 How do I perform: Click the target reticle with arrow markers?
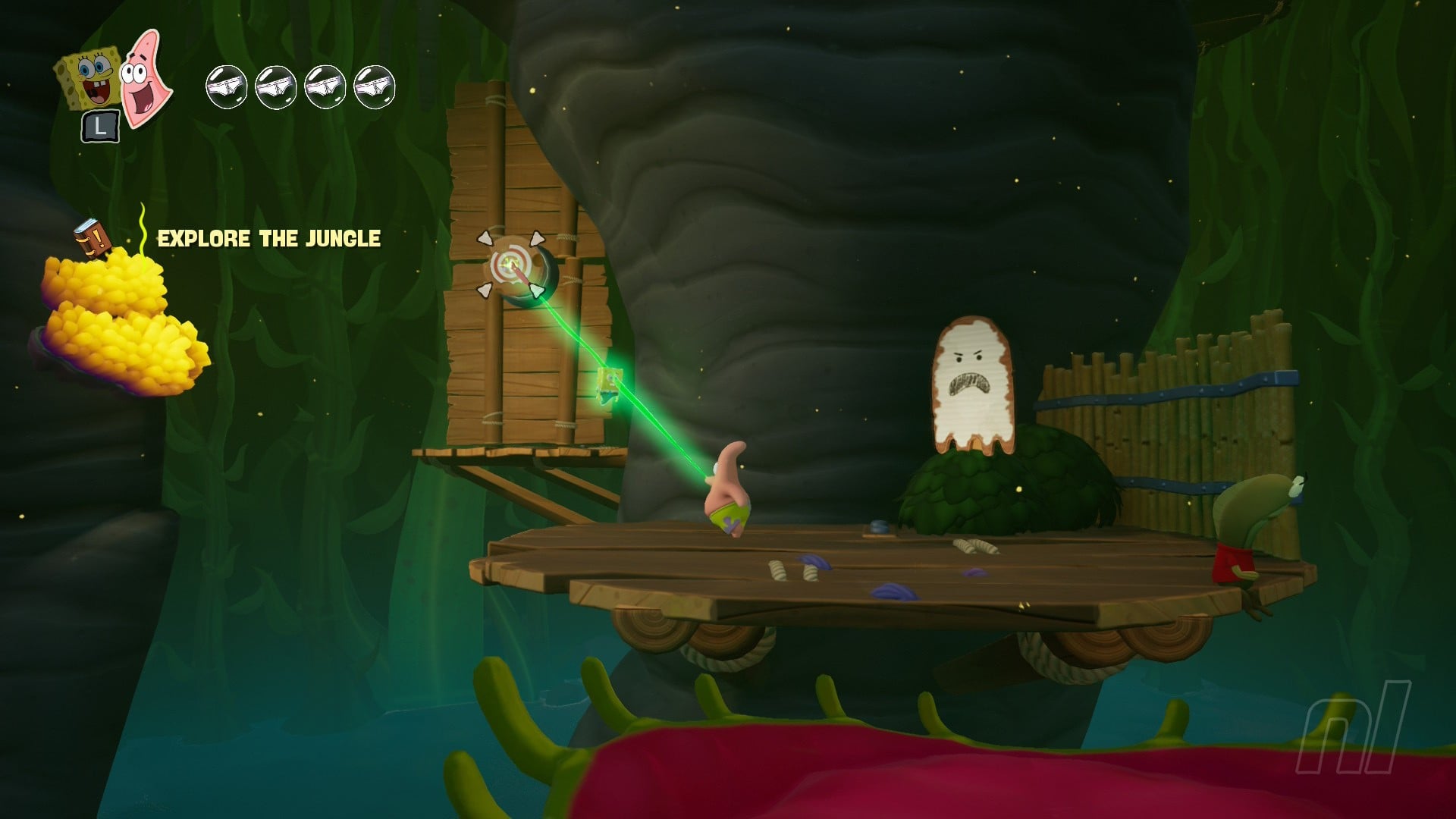(x=510, y=265)
